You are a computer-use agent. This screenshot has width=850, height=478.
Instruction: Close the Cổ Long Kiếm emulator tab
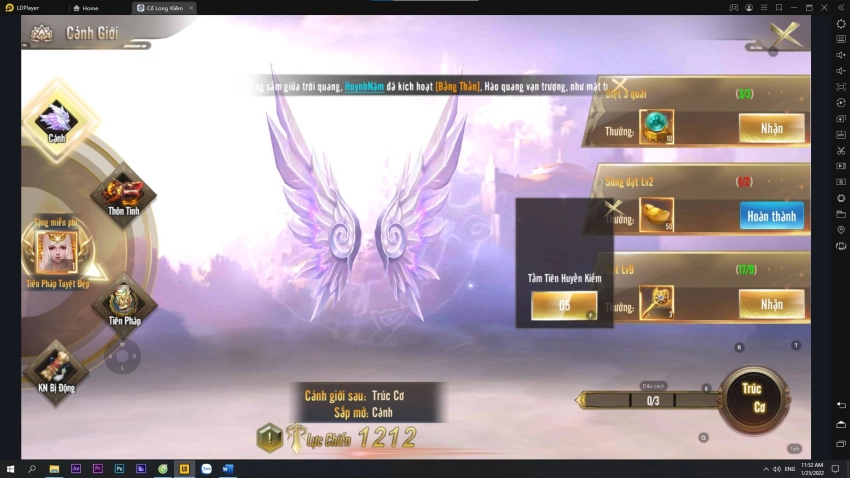tap(191, 8)
